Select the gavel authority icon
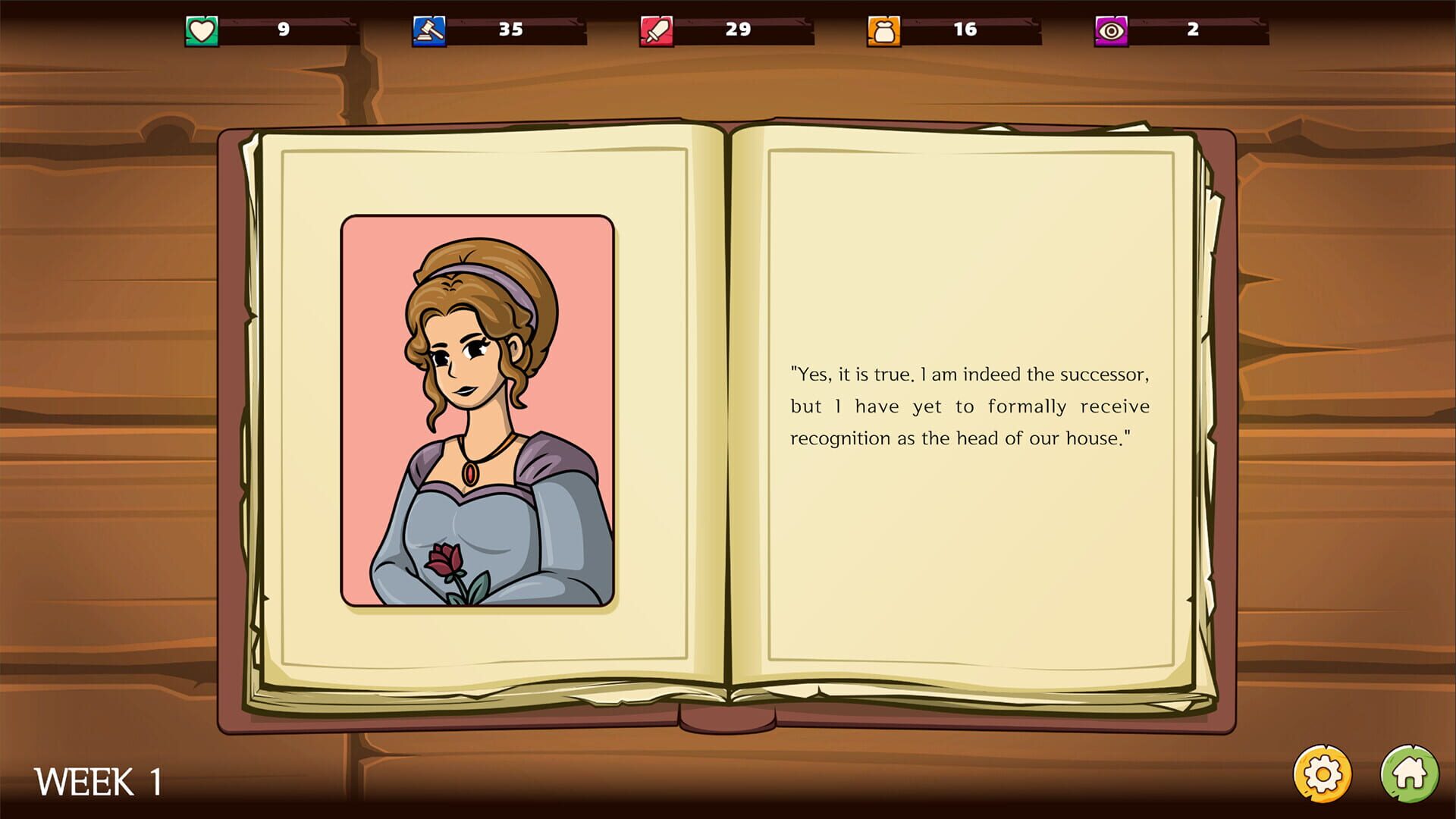Image resolution: width=1456 pixels, height=819 pixels. click(x=430, y=30)
